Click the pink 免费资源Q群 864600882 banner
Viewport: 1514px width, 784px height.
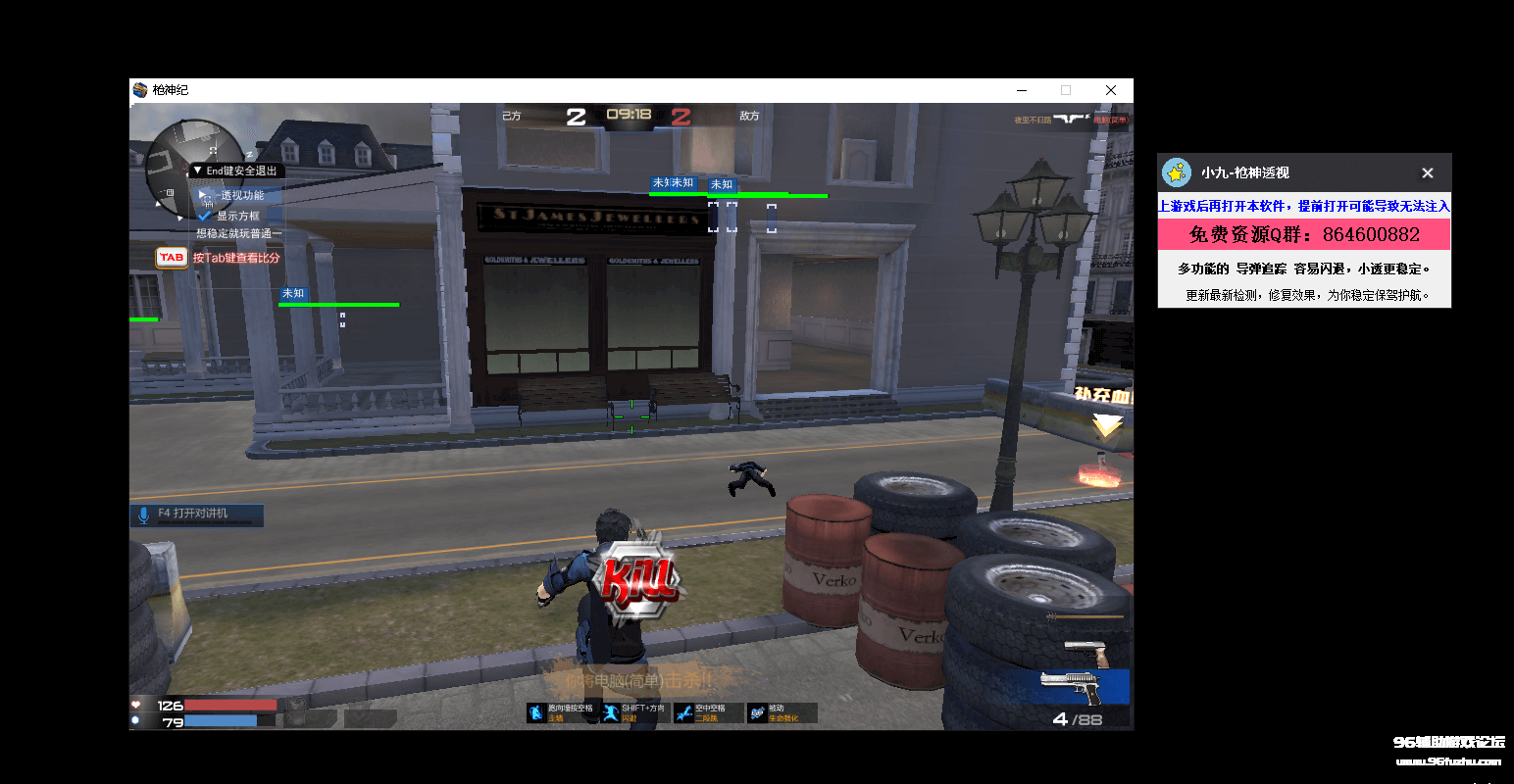[x=1304, y=234]
